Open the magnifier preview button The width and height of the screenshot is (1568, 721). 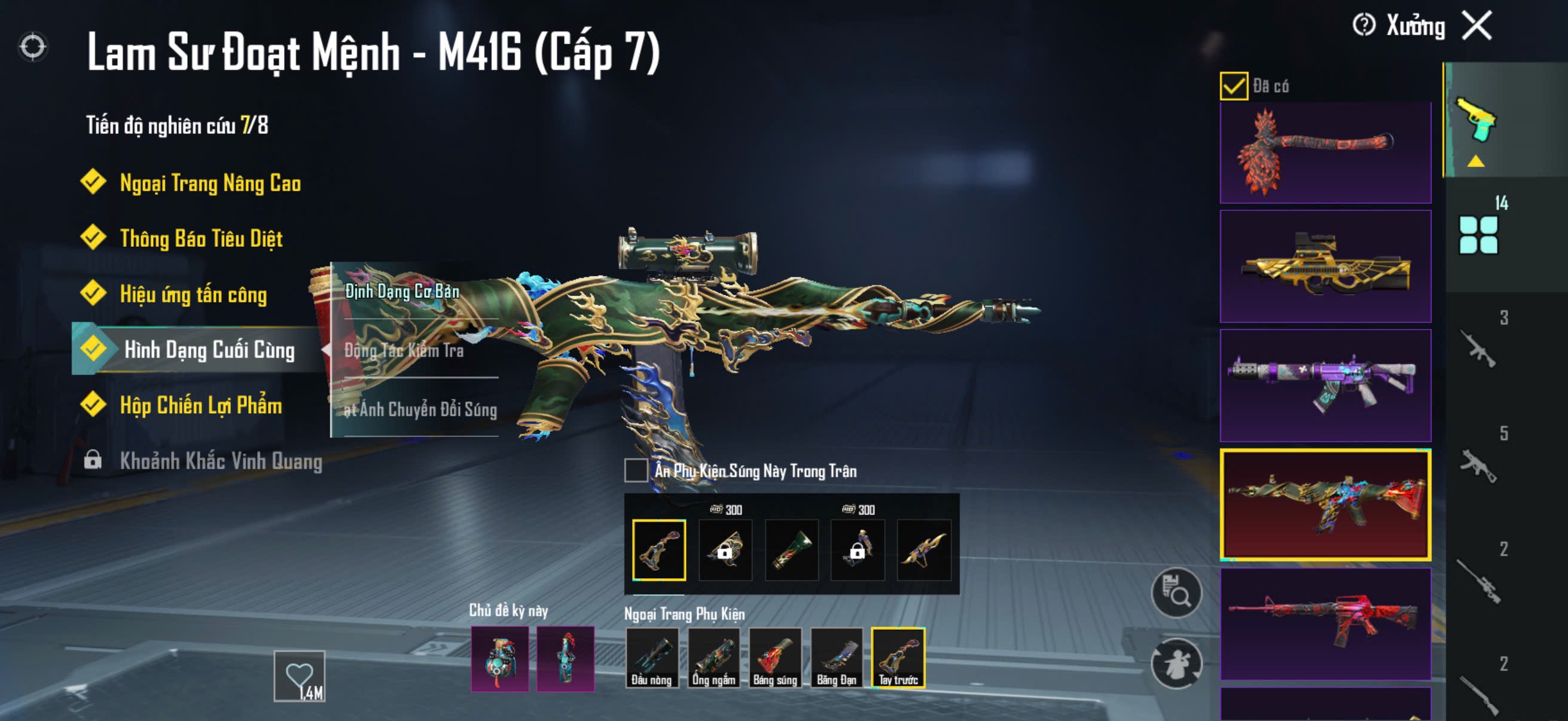[1176, 592]
